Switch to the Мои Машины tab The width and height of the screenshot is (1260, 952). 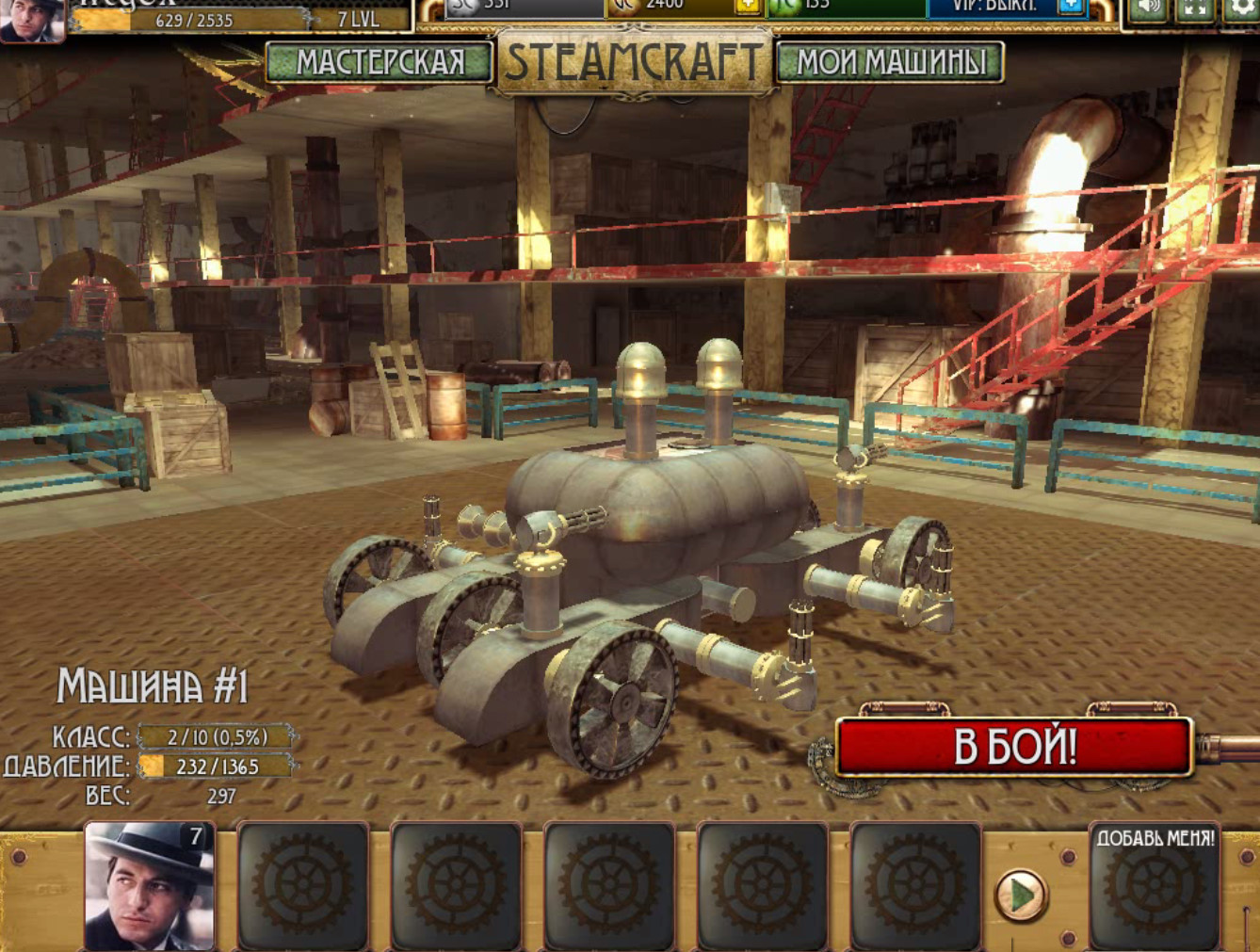[890, 62]
